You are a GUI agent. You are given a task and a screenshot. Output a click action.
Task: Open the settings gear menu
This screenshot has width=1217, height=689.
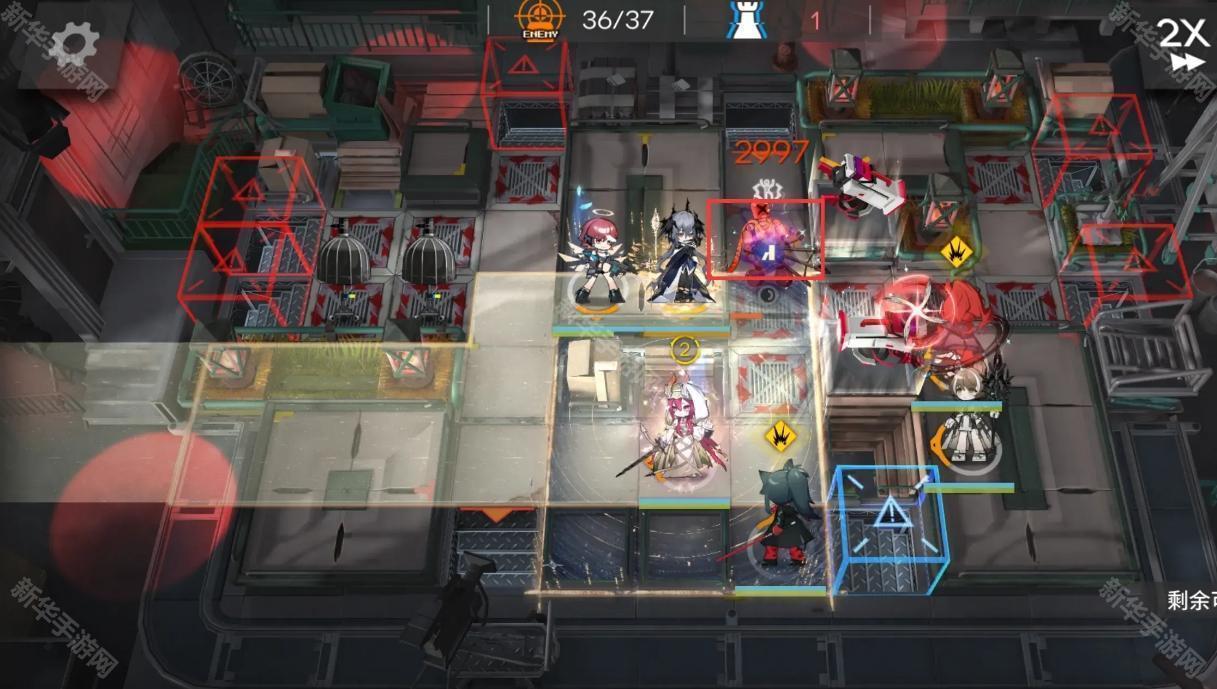point(74,43)
